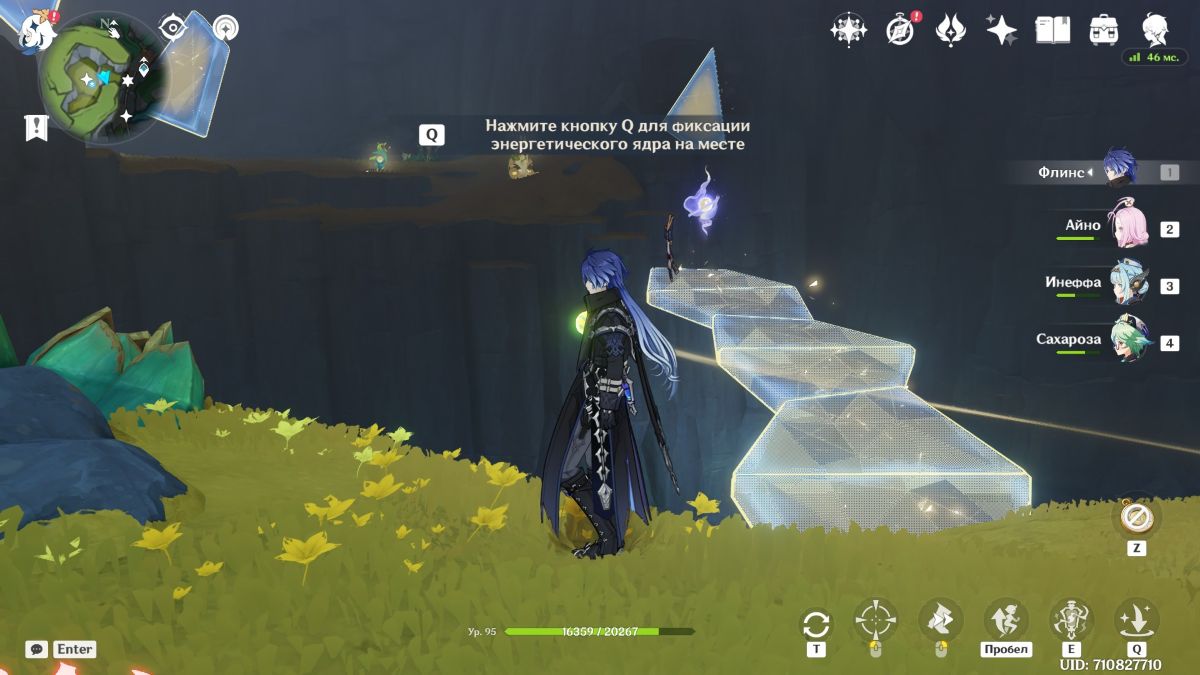Open the quest log bookmark icon
Viewport: 1200px width, 675px height.
pos(37,127)
